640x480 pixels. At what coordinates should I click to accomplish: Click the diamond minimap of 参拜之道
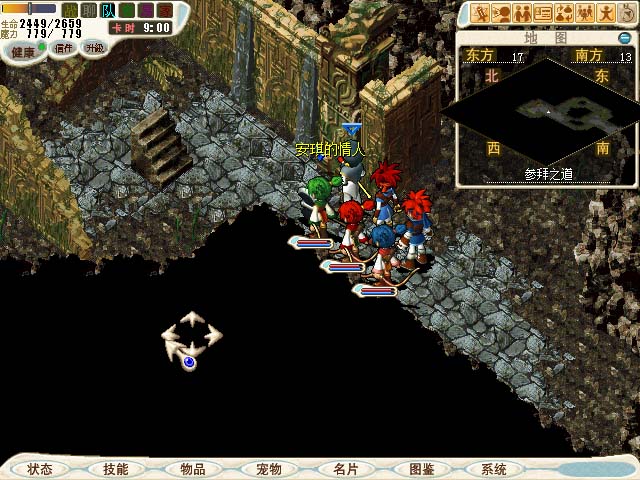pos(546,107)
